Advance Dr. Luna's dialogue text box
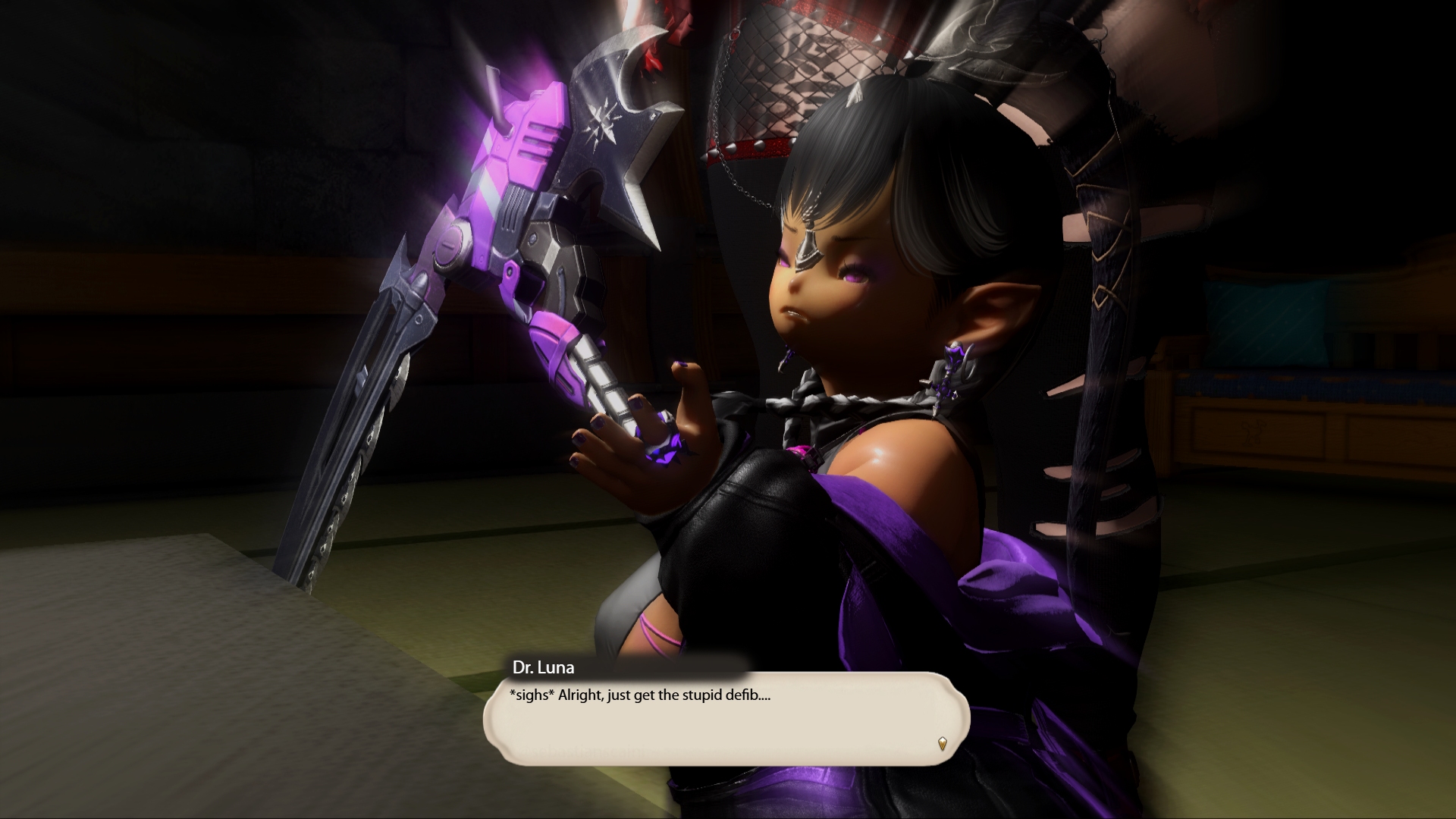The width and height of the screenshot is (1456, 819). (726, 718)
